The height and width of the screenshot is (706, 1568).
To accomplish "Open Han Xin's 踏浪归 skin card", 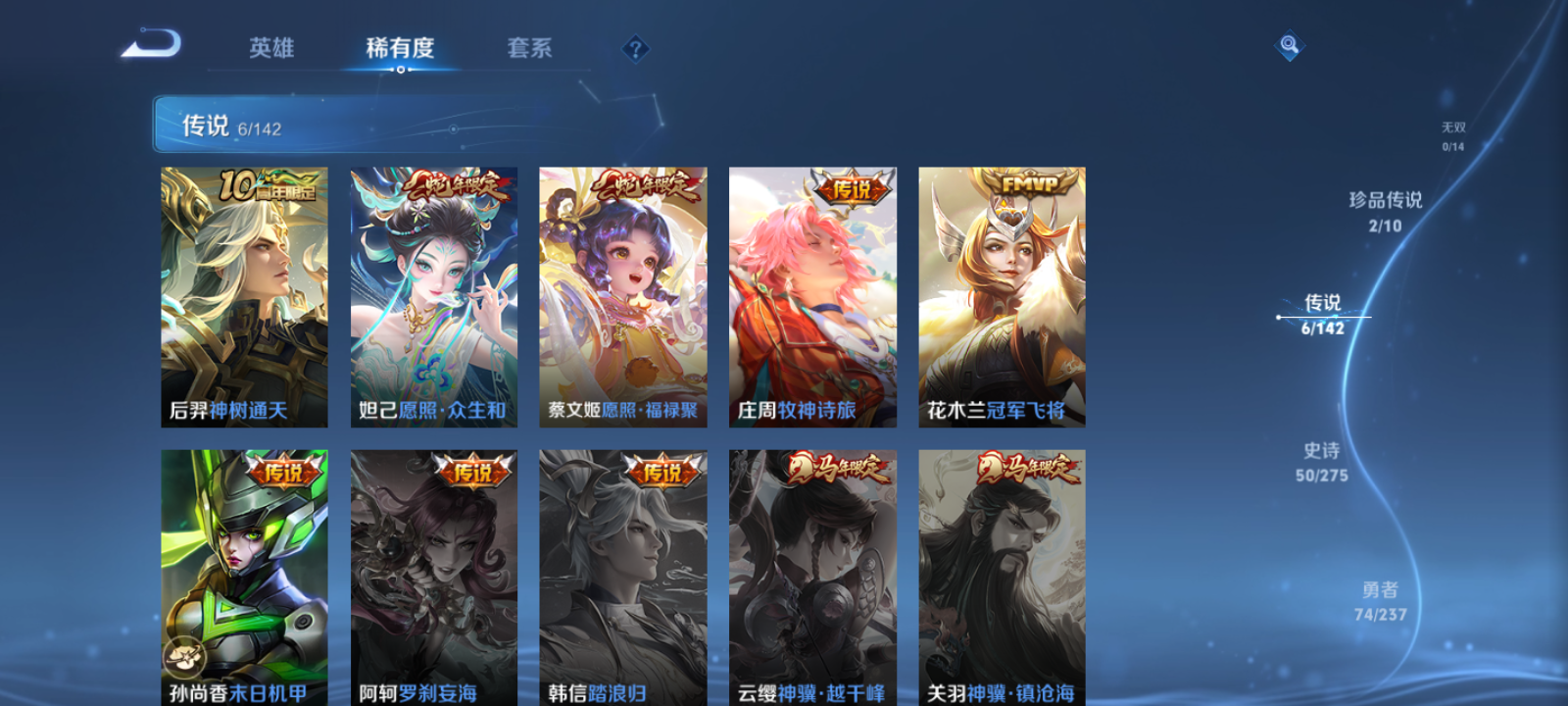I will [x=622, y=579].
